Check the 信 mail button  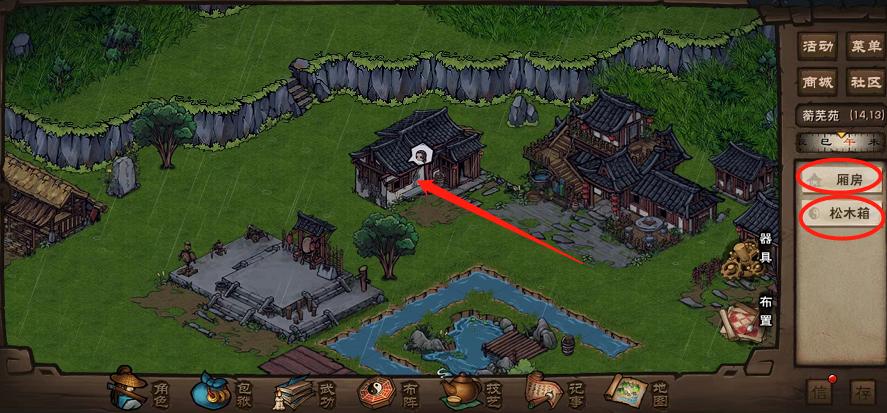(819, 391)
